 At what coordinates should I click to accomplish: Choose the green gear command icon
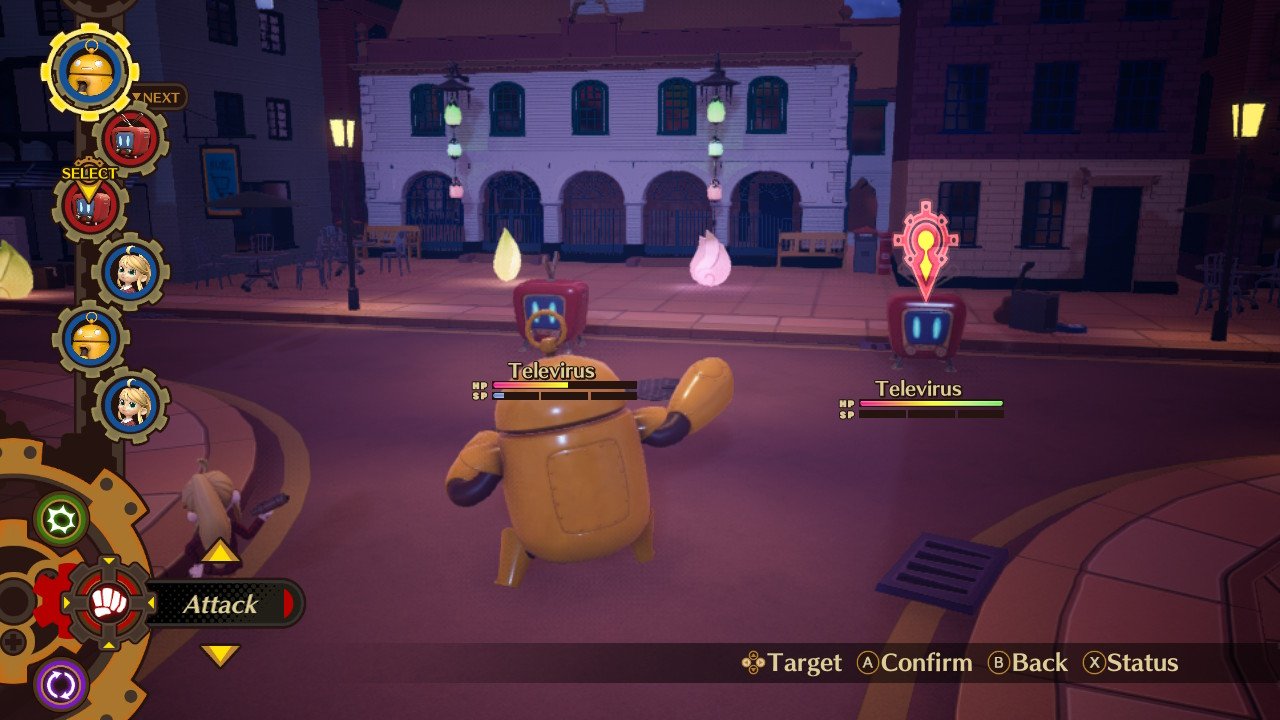[61, 519]
